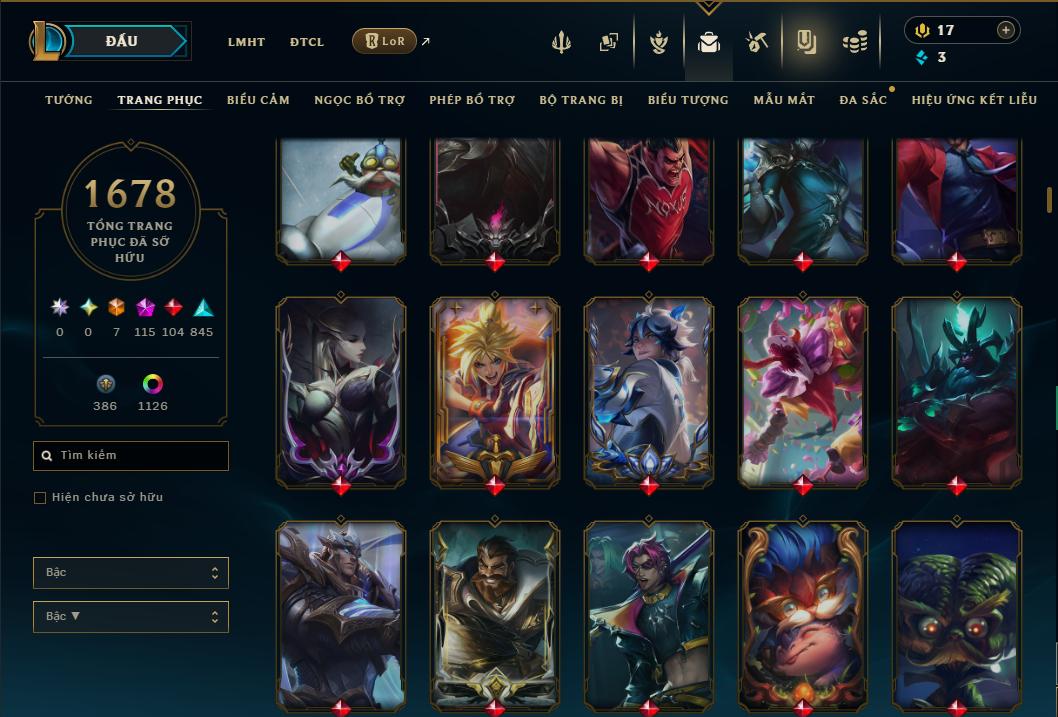
Task: Select the PHÉP BỔ TRỢ tab
Action: click(472, 100)
